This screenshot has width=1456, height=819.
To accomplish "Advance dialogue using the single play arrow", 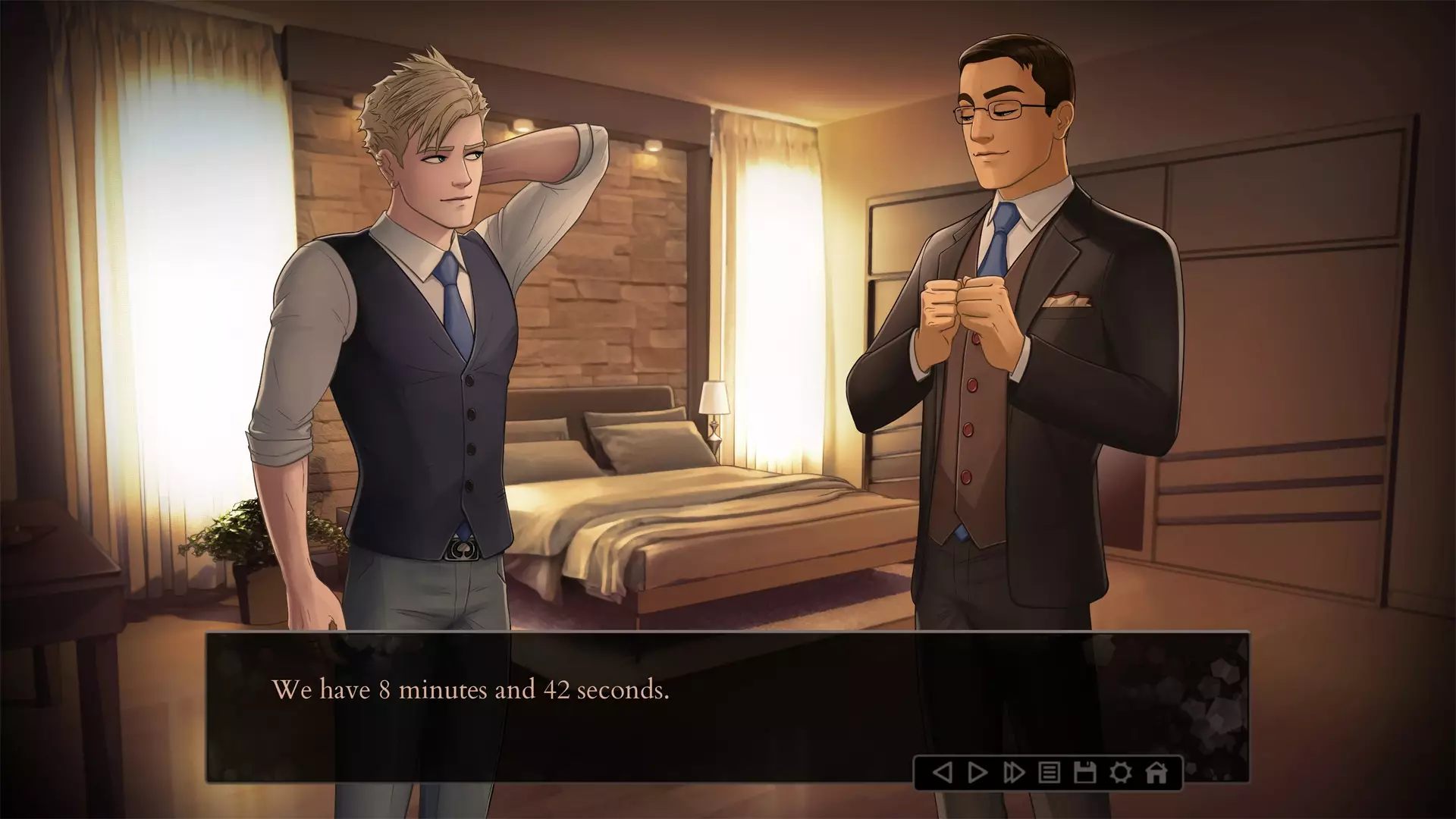I will (x=978, y=773).
